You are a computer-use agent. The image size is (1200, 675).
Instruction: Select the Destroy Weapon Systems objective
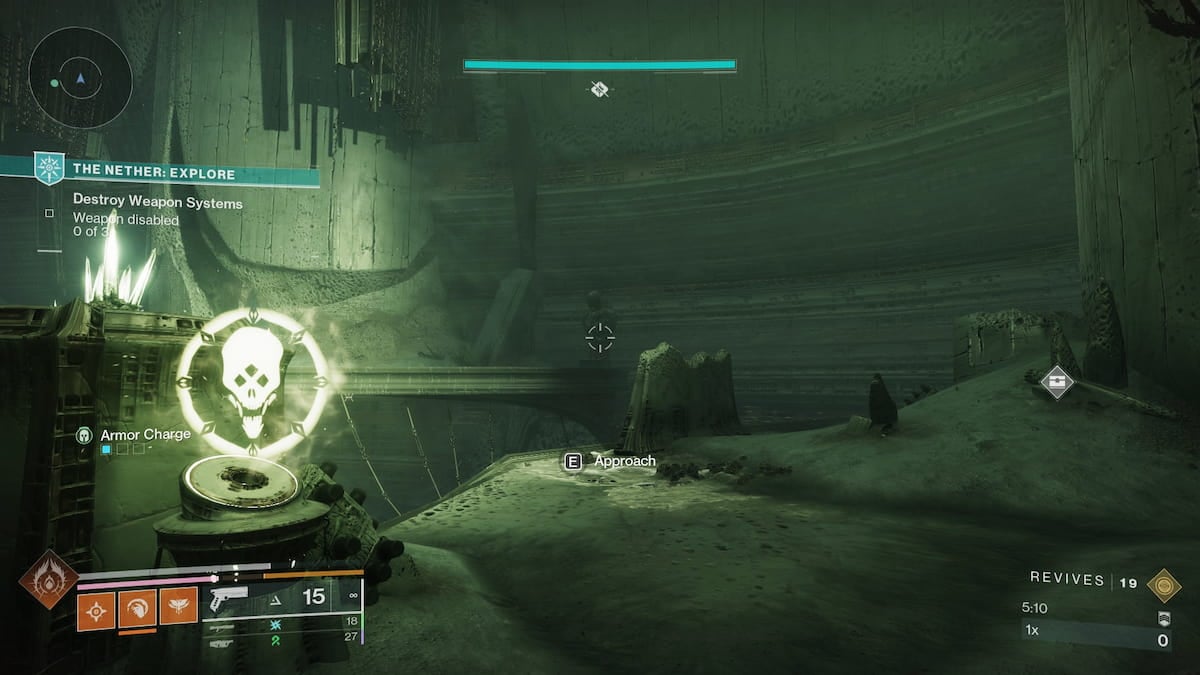(x=157, y=203)
